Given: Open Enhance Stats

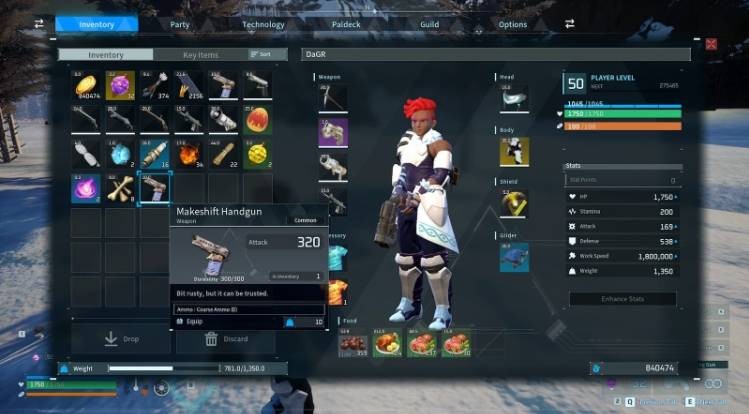Looking at the screenshot, I should pos(622,299).
